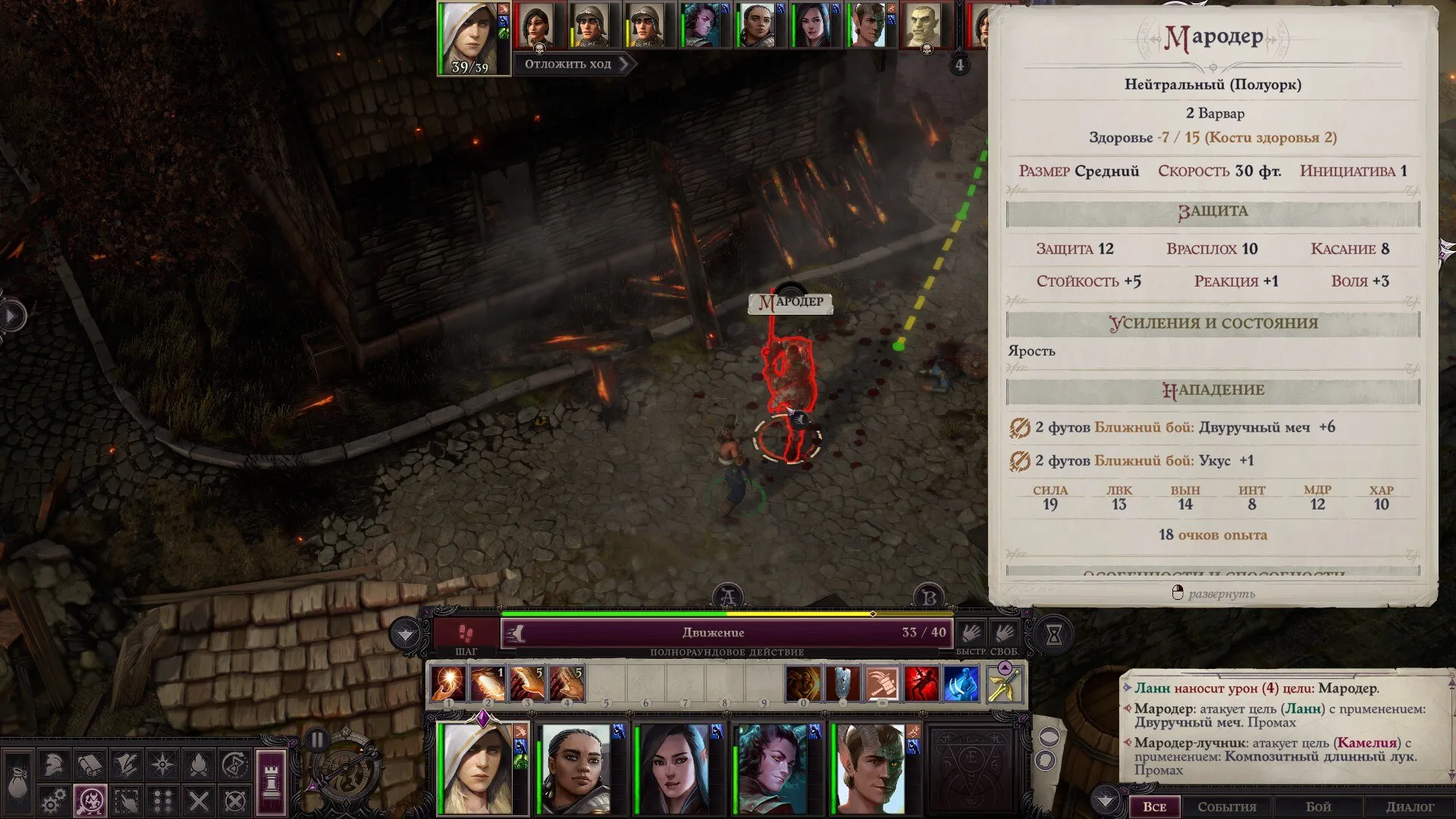Viewport: 1456px width, 819px height.
Task: Open the 'Диалог' log tab
Action: pos(1410,807)
